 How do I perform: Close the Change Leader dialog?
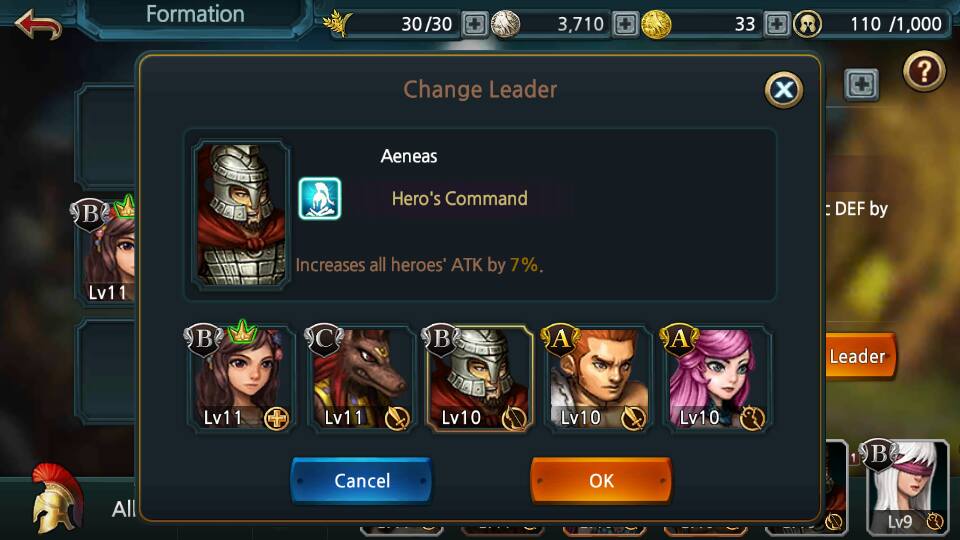[784, 91]
